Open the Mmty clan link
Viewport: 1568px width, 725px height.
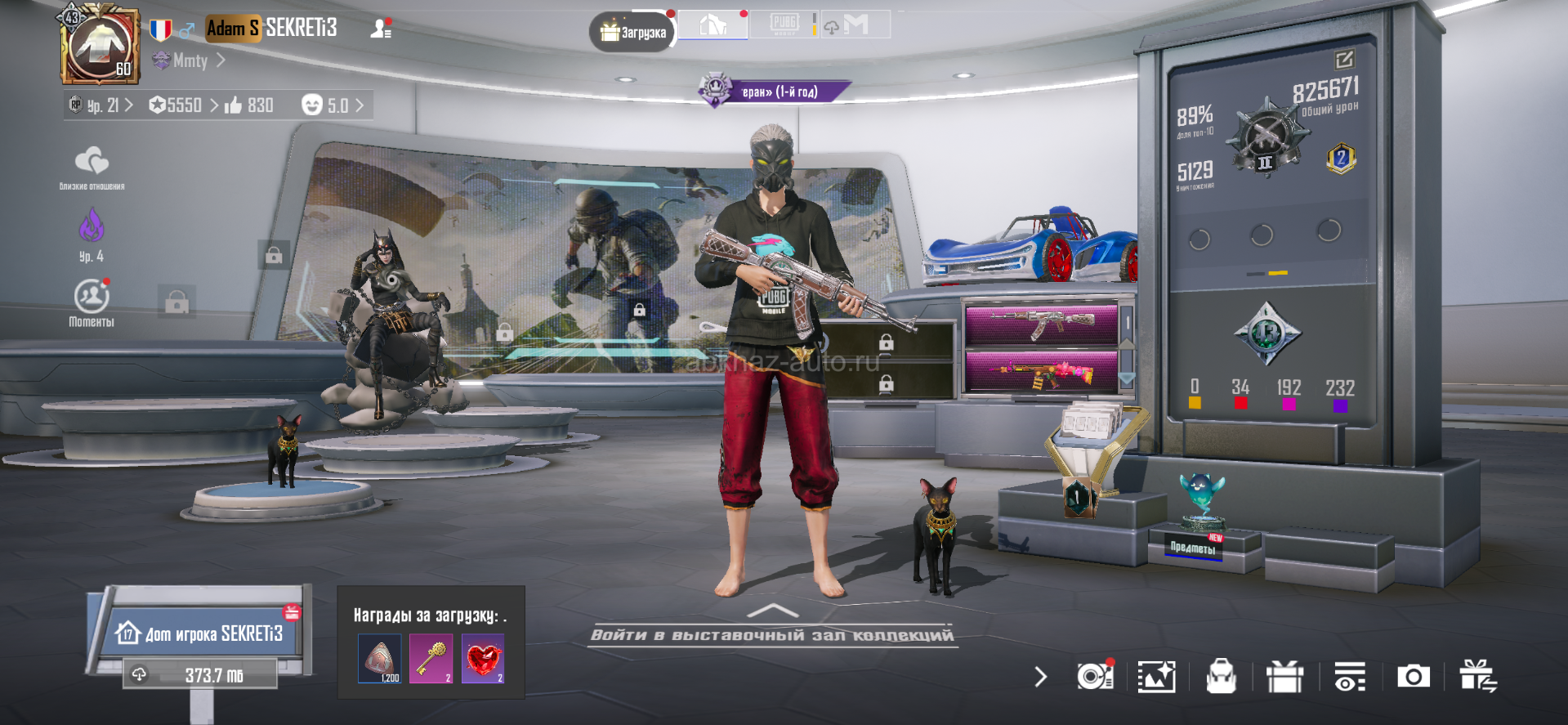tap(190, 60)
